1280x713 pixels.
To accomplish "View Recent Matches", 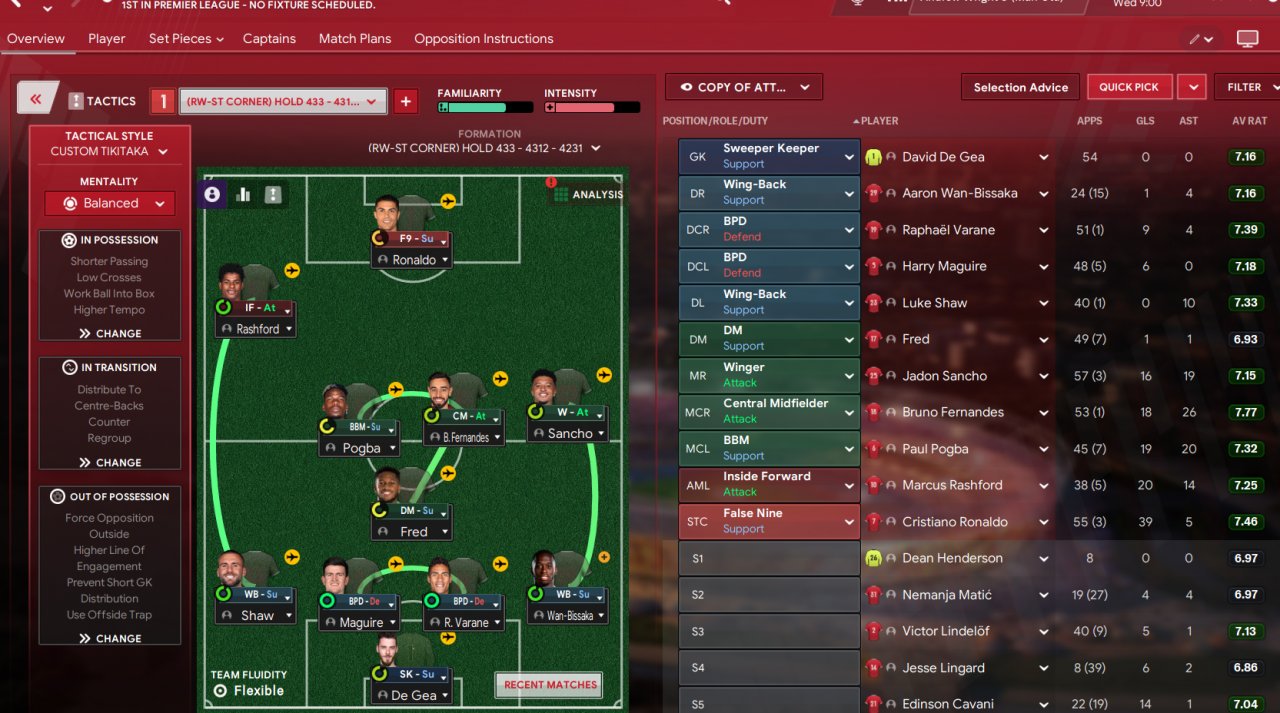I will (x=550, y=685).
